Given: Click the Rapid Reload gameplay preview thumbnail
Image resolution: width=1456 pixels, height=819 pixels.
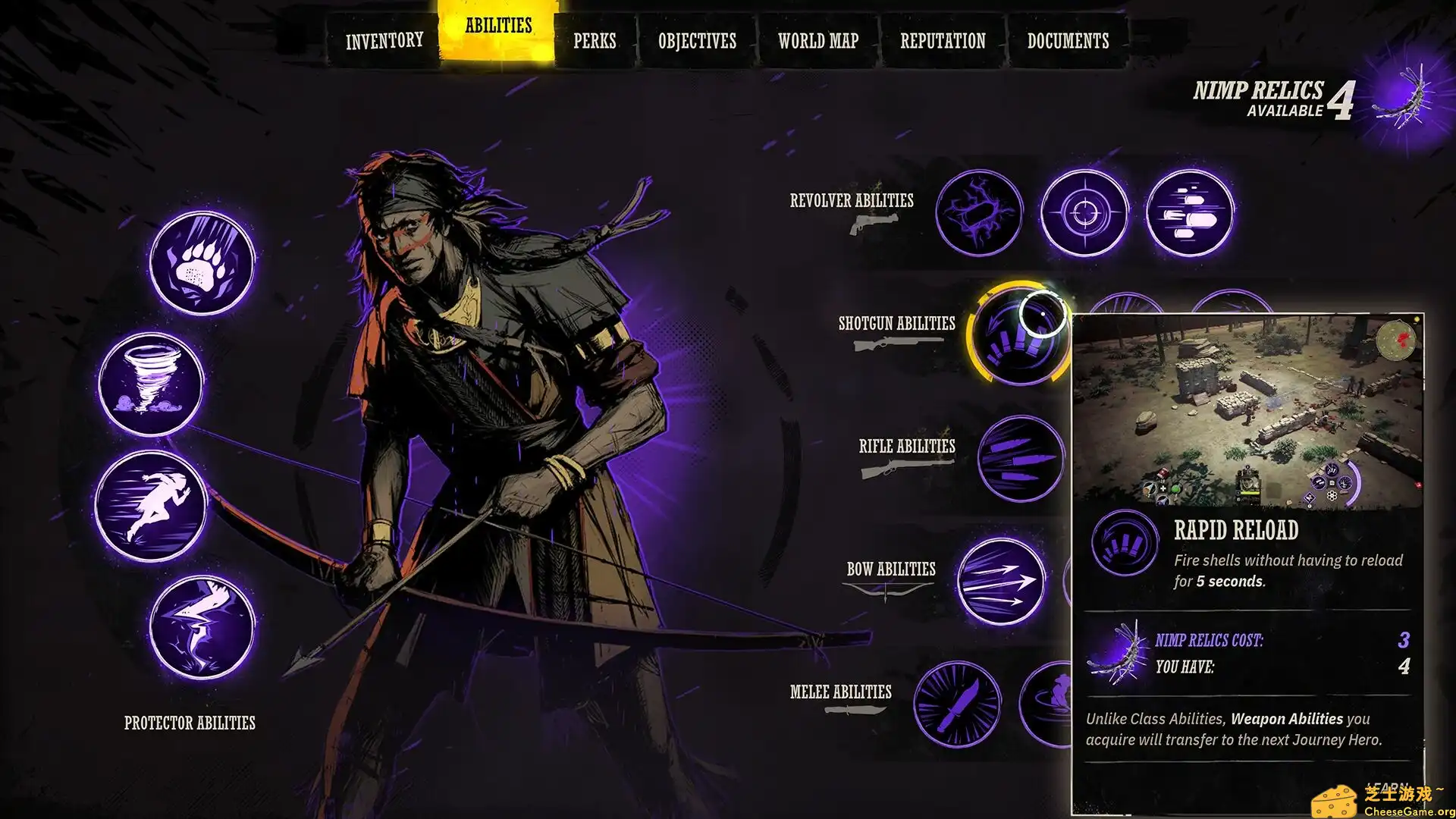Looking at the screenshot, I should point(1251,409).
